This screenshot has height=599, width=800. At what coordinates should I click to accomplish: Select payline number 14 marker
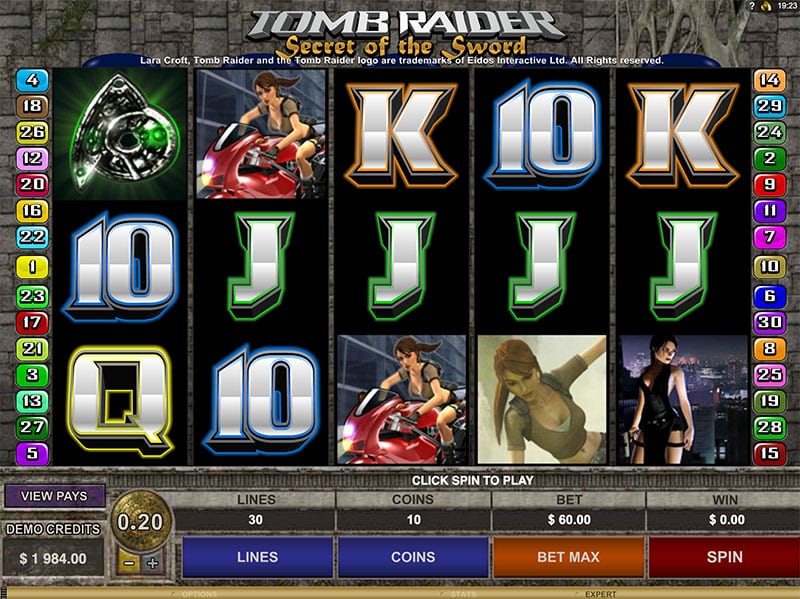coord(769,79)
